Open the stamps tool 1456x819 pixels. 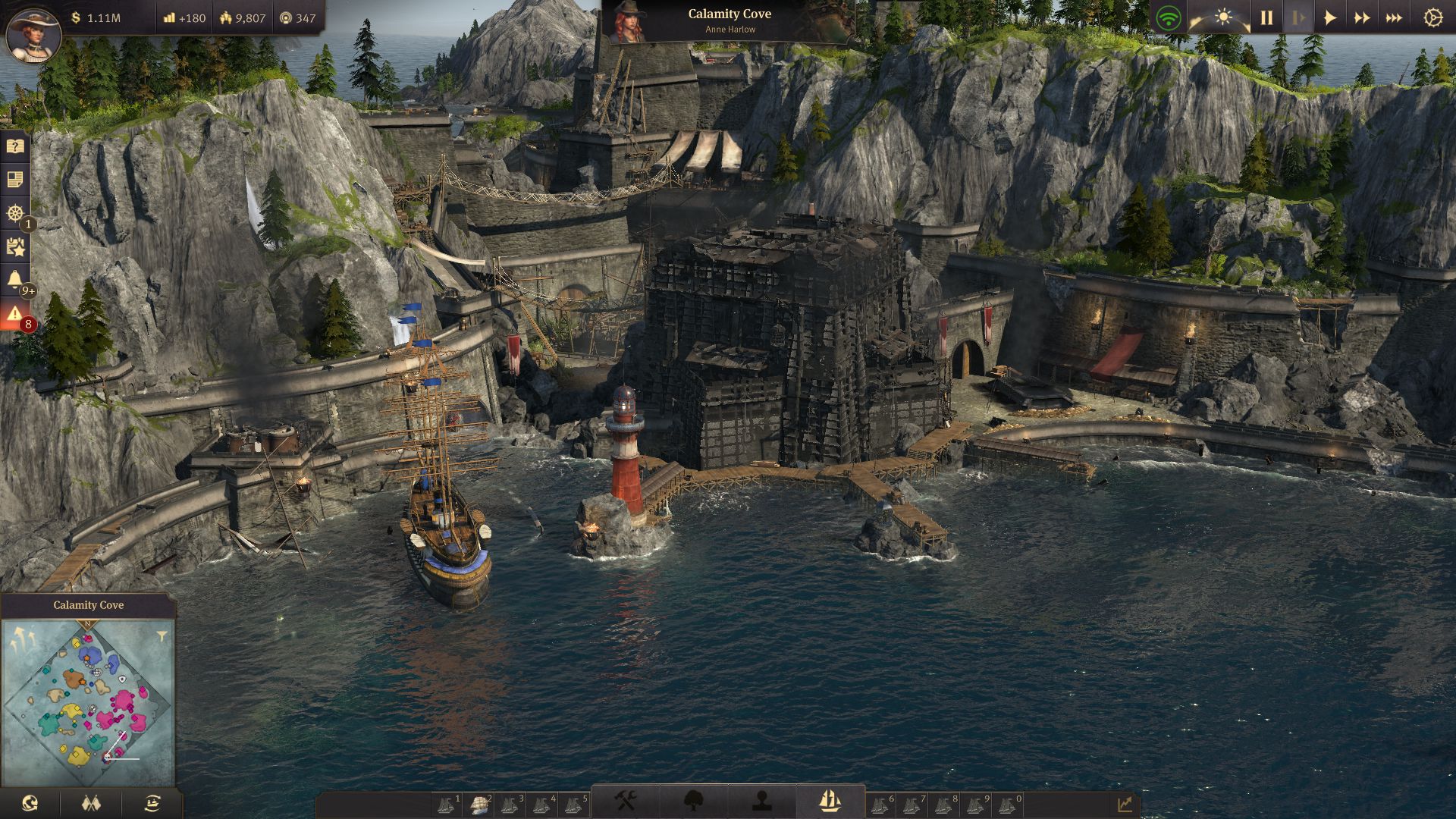[x=760, y=799]
